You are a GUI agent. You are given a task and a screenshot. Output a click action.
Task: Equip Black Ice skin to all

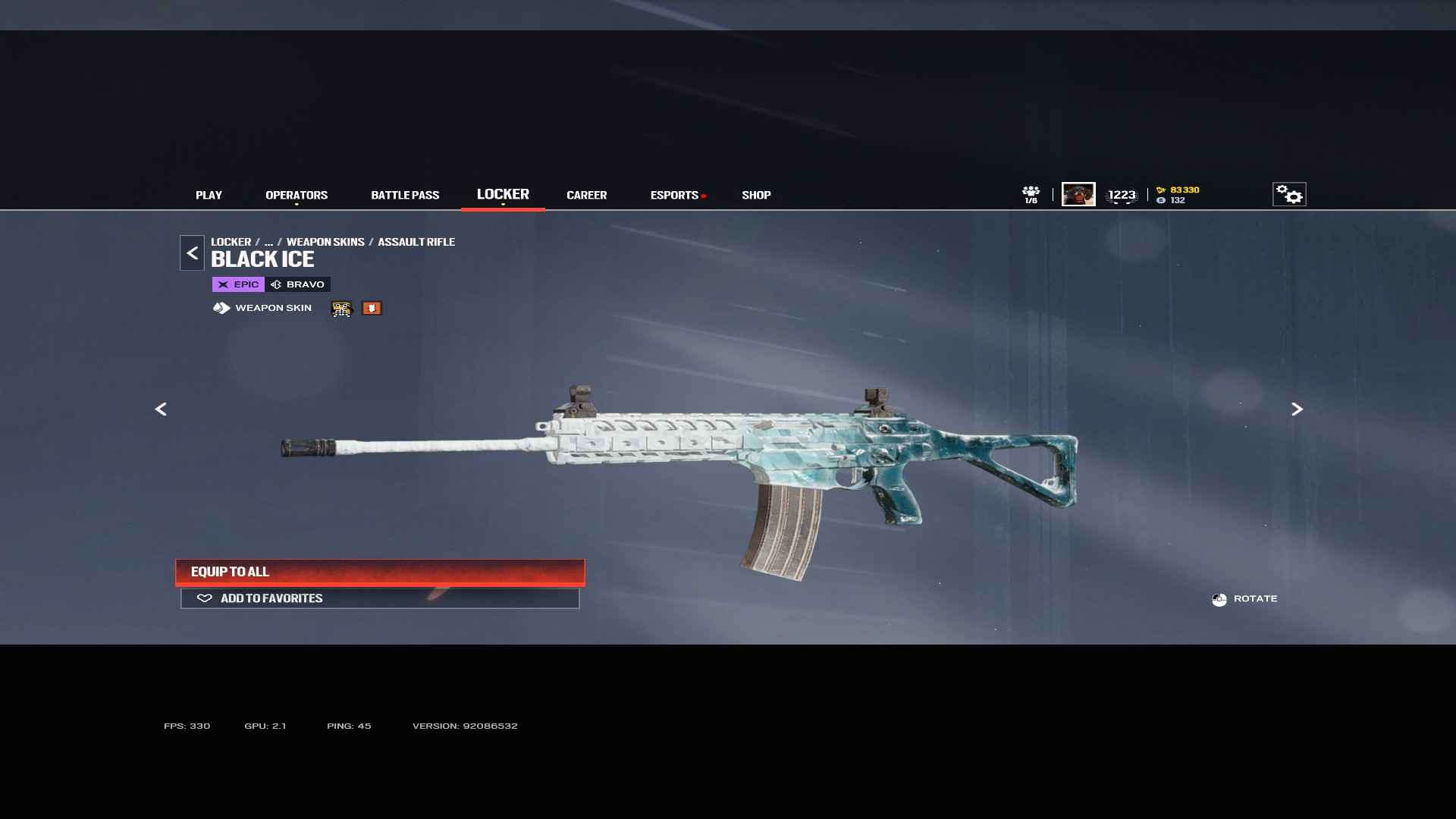click(x=380, y=572)
